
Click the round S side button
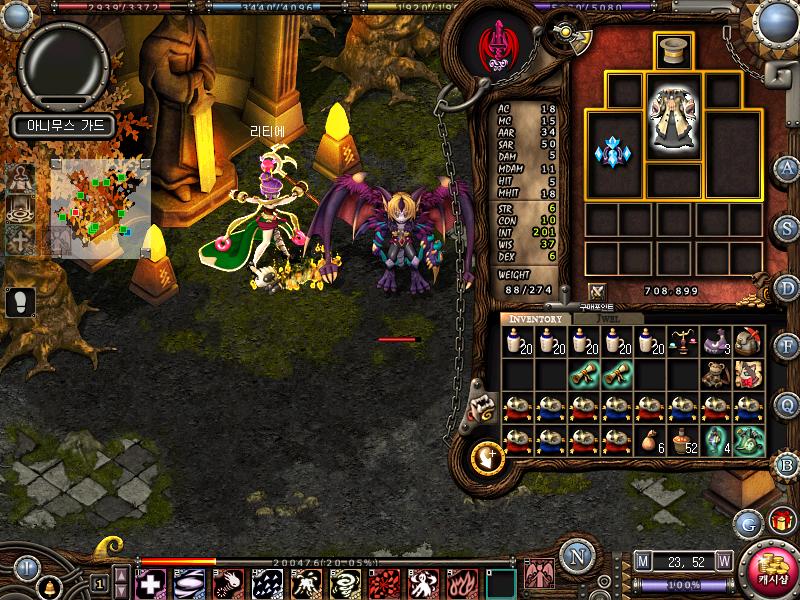tap(787, 226)
